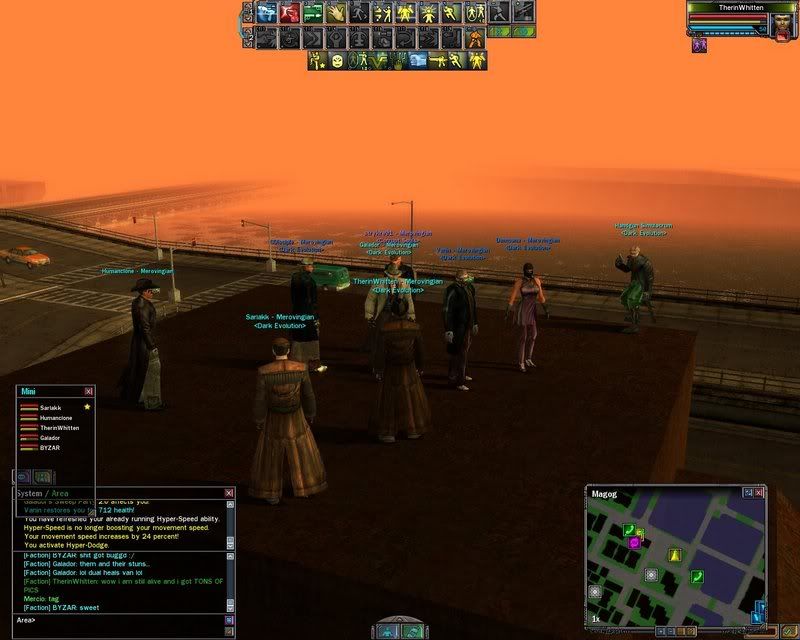Select the yellow open-hand ability icon
800x640 pixels.
(337, 13)
